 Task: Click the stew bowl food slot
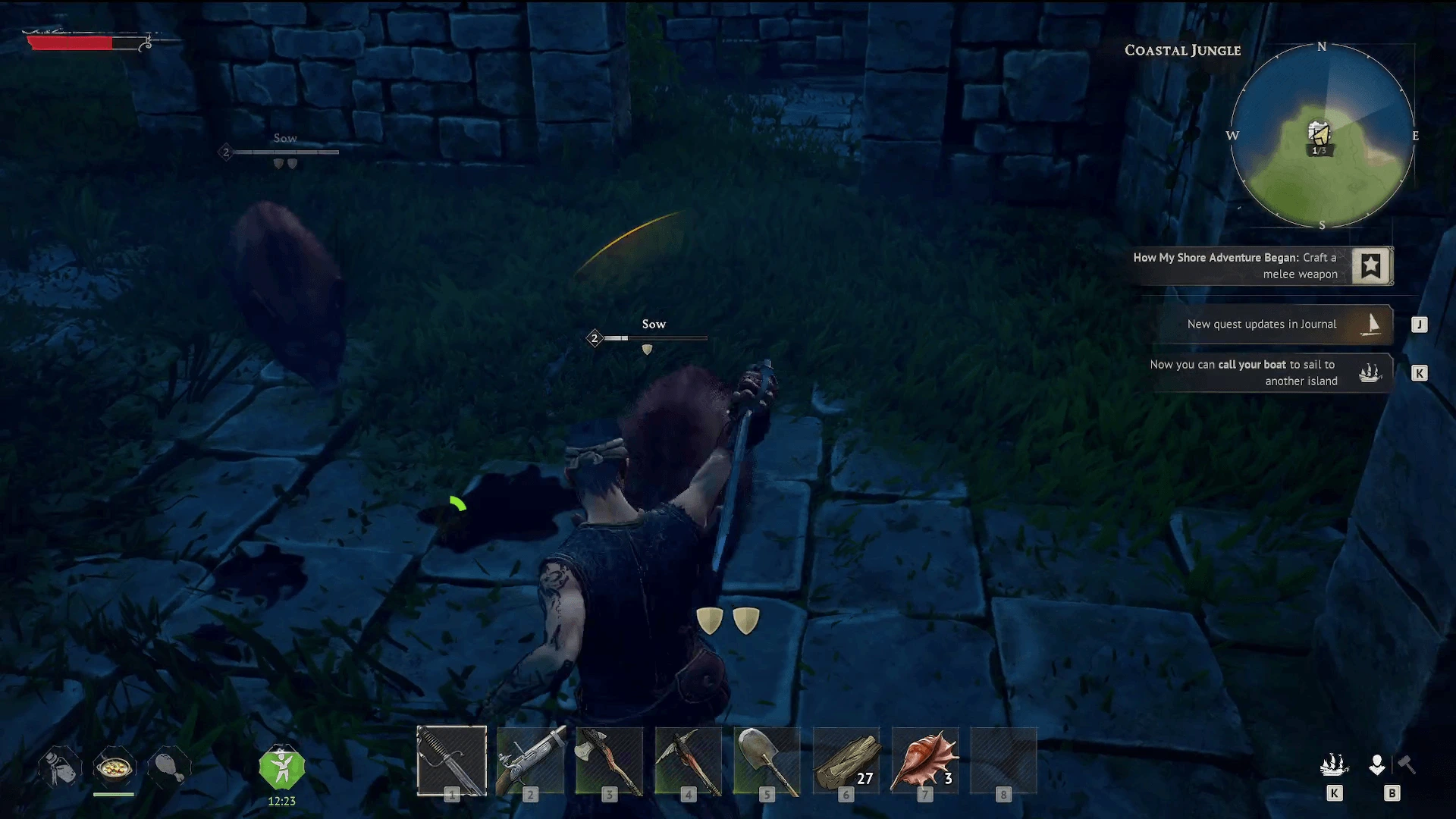[114, 769]
